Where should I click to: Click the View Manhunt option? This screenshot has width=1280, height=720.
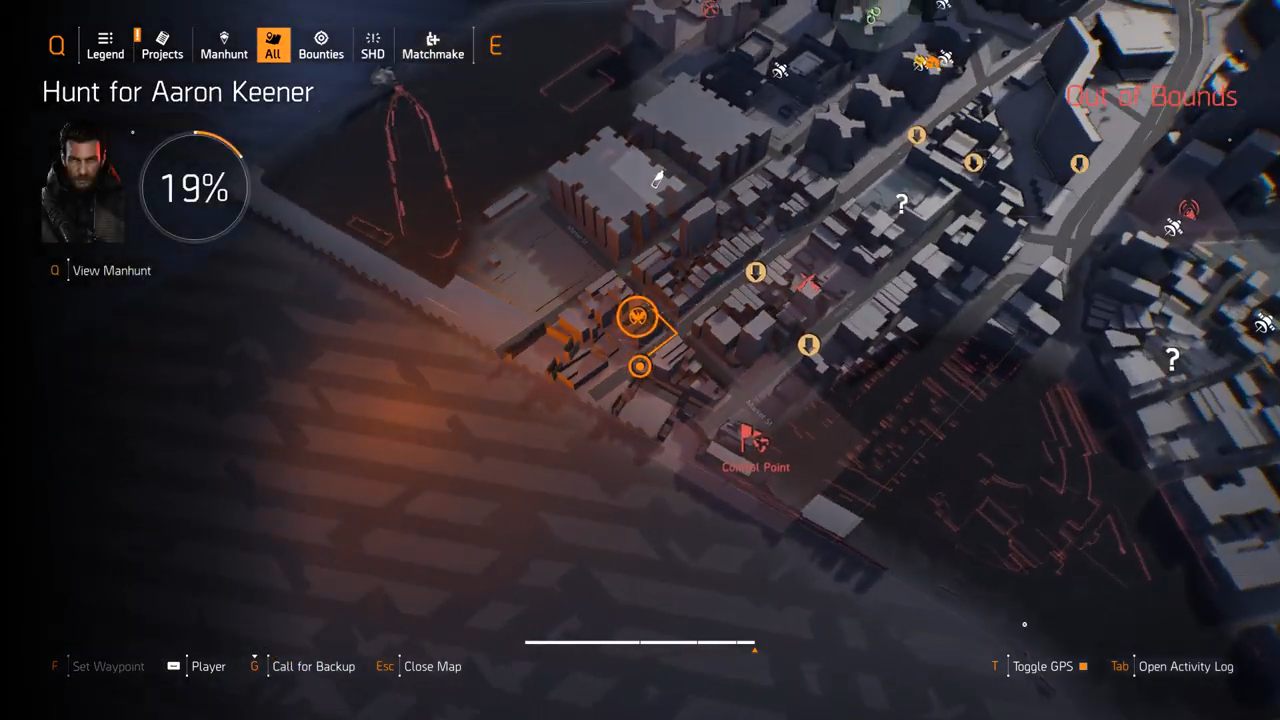[111, 270]
